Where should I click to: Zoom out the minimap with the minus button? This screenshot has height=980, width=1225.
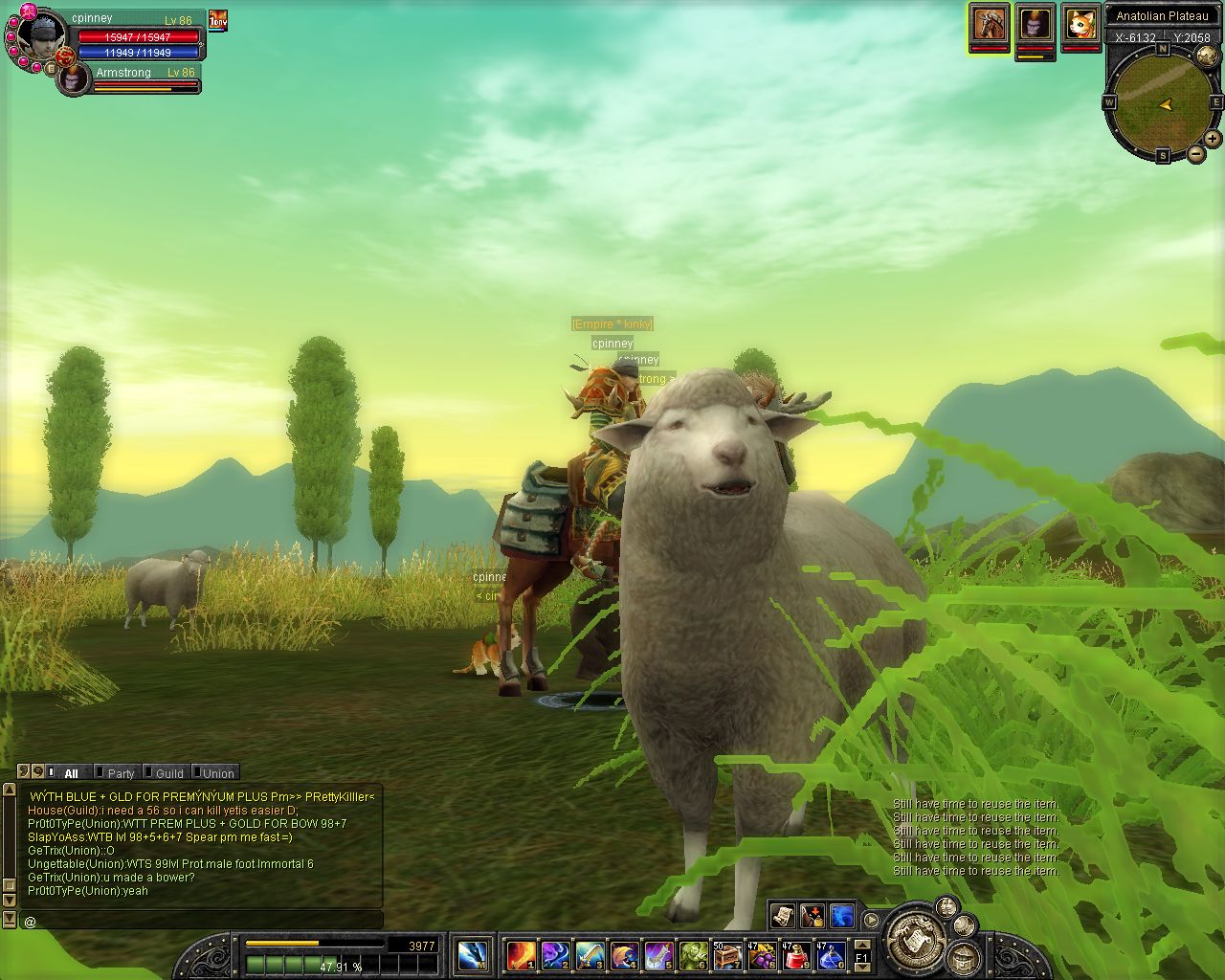click(1196, 154)
